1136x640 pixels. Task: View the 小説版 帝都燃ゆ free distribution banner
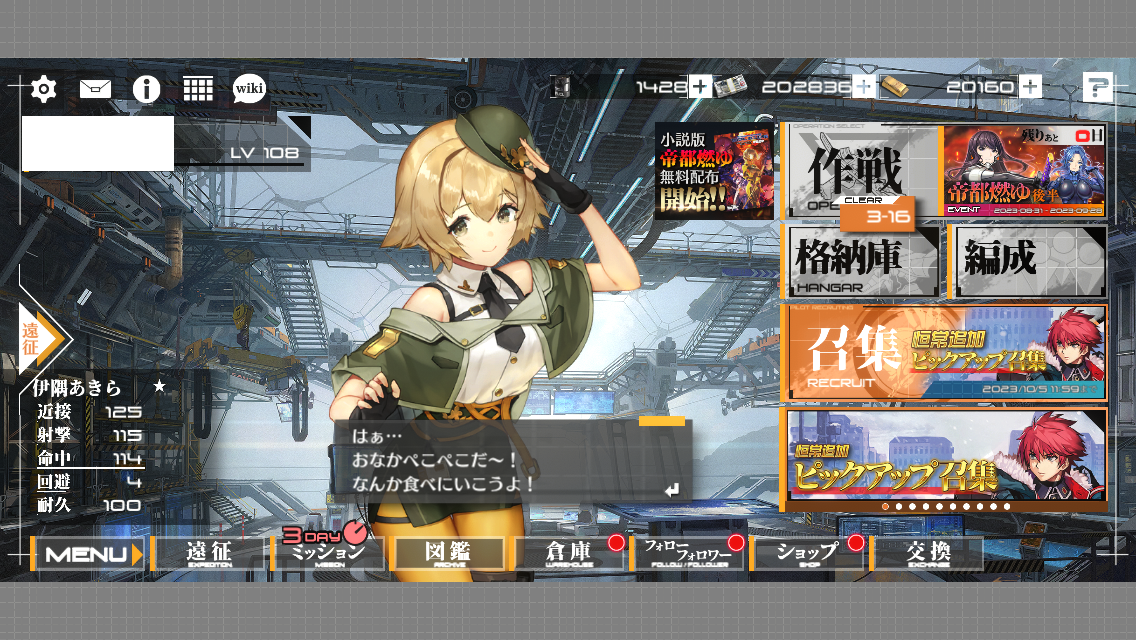(x=714, y=171)
